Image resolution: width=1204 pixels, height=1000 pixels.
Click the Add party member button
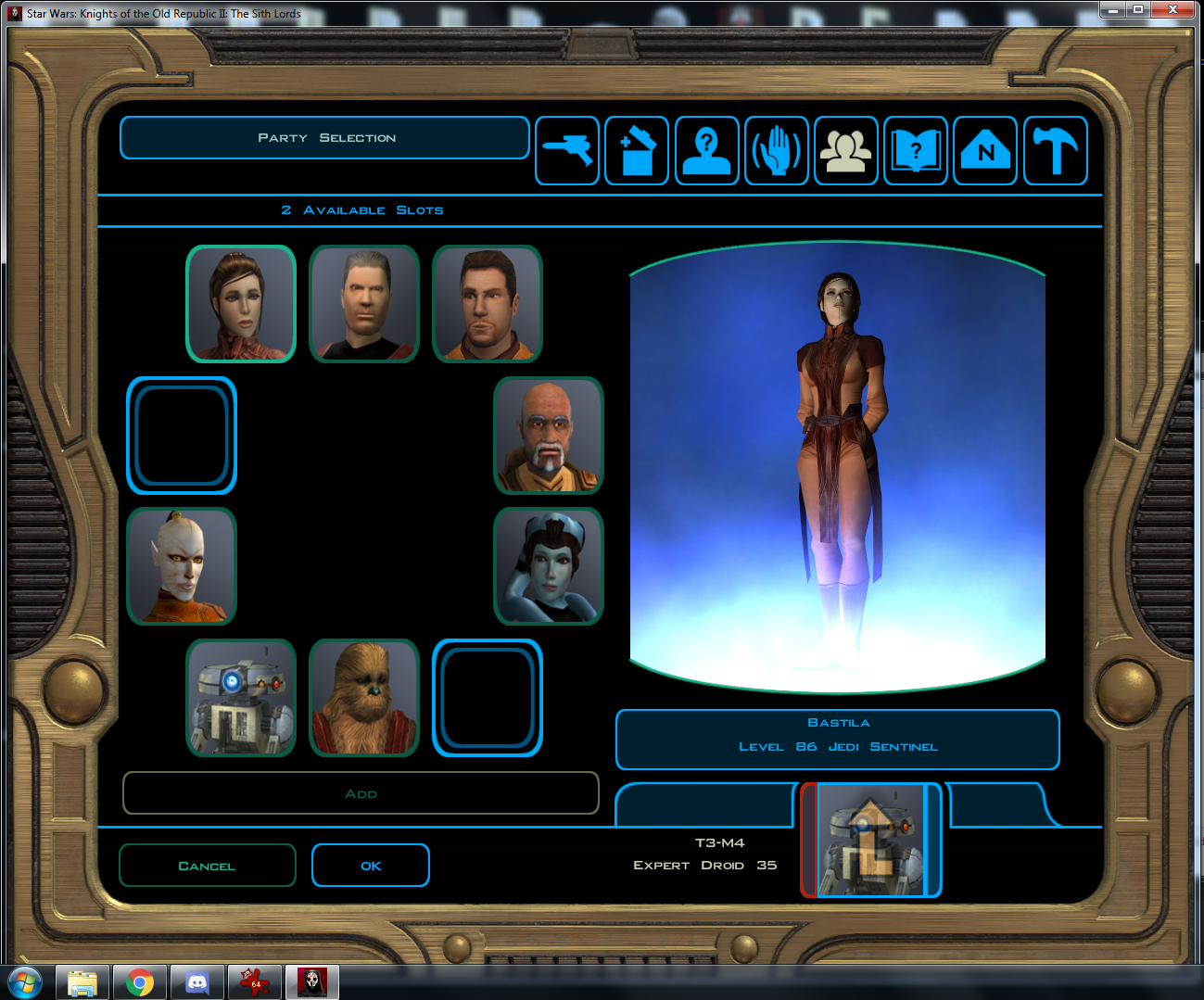point(361,793)
